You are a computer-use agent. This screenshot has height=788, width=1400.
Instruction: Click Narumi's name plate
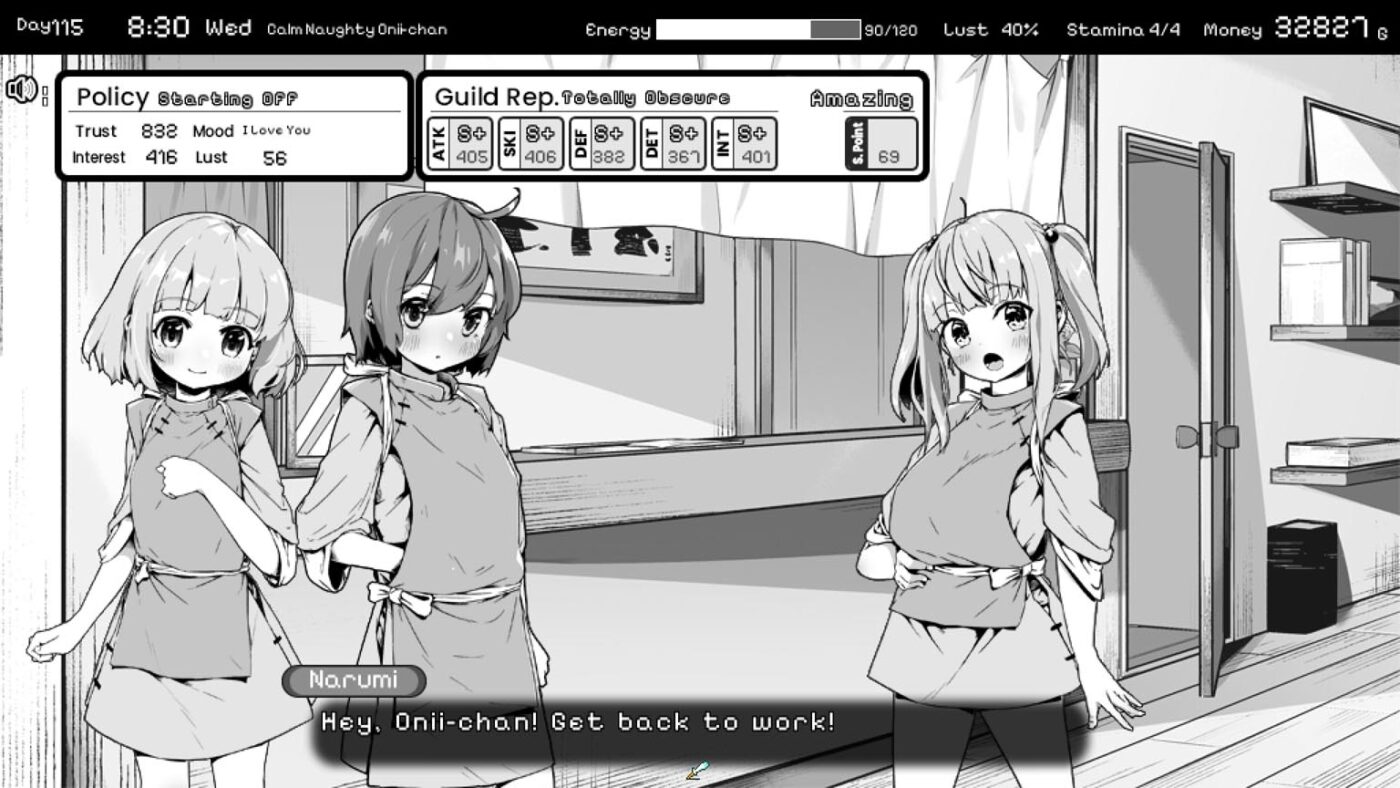point(353,681)
